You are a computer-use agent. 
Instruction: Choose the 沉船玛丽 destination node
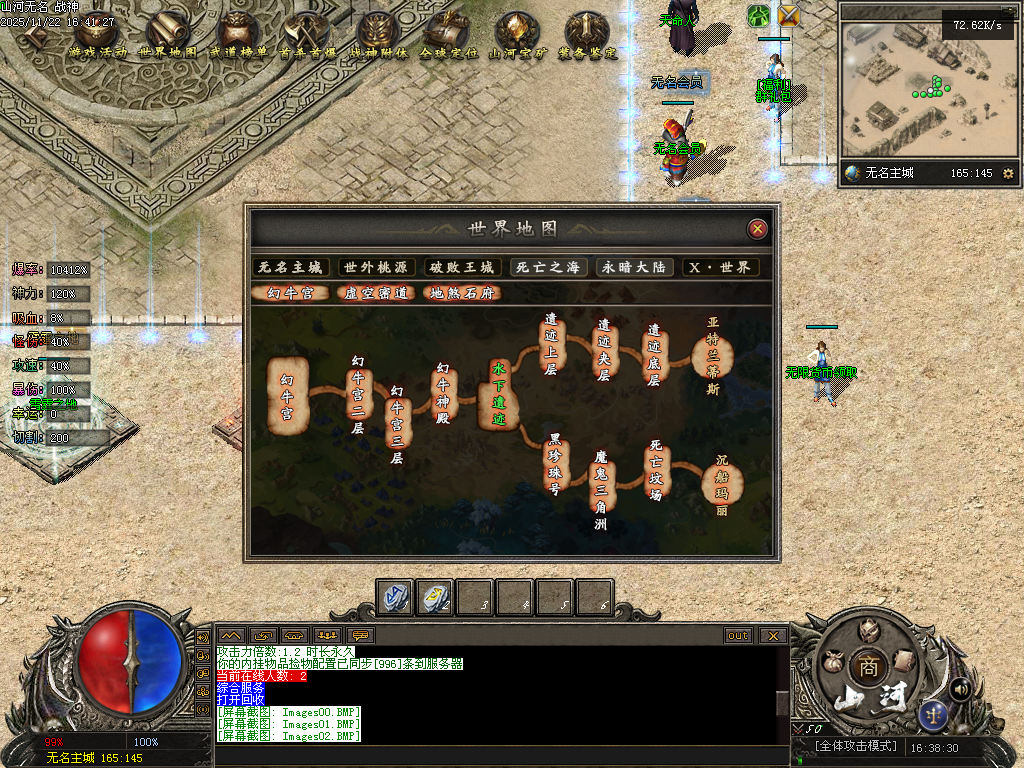point(721,483)
